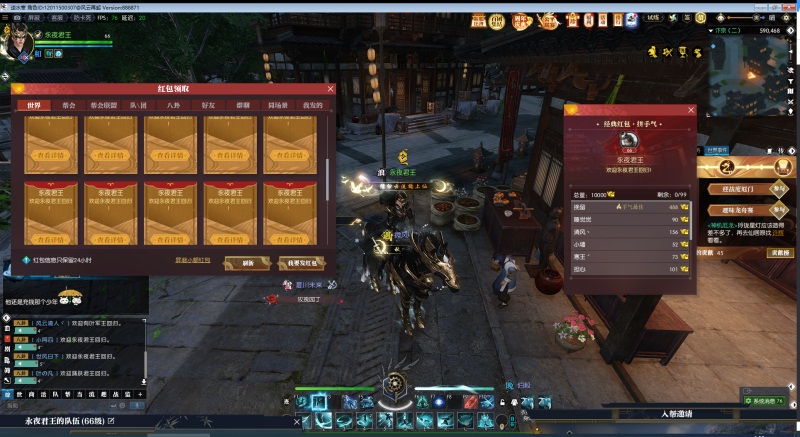Switch to the 世界 tab
The image size is (800, 437).
(33, 104)
